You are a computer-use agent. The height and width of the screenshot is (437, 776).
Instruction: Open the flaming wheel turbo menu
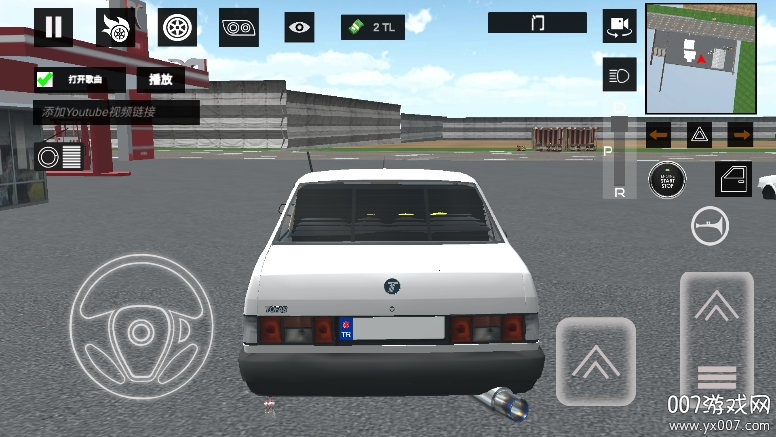click(x=115, y=27)
